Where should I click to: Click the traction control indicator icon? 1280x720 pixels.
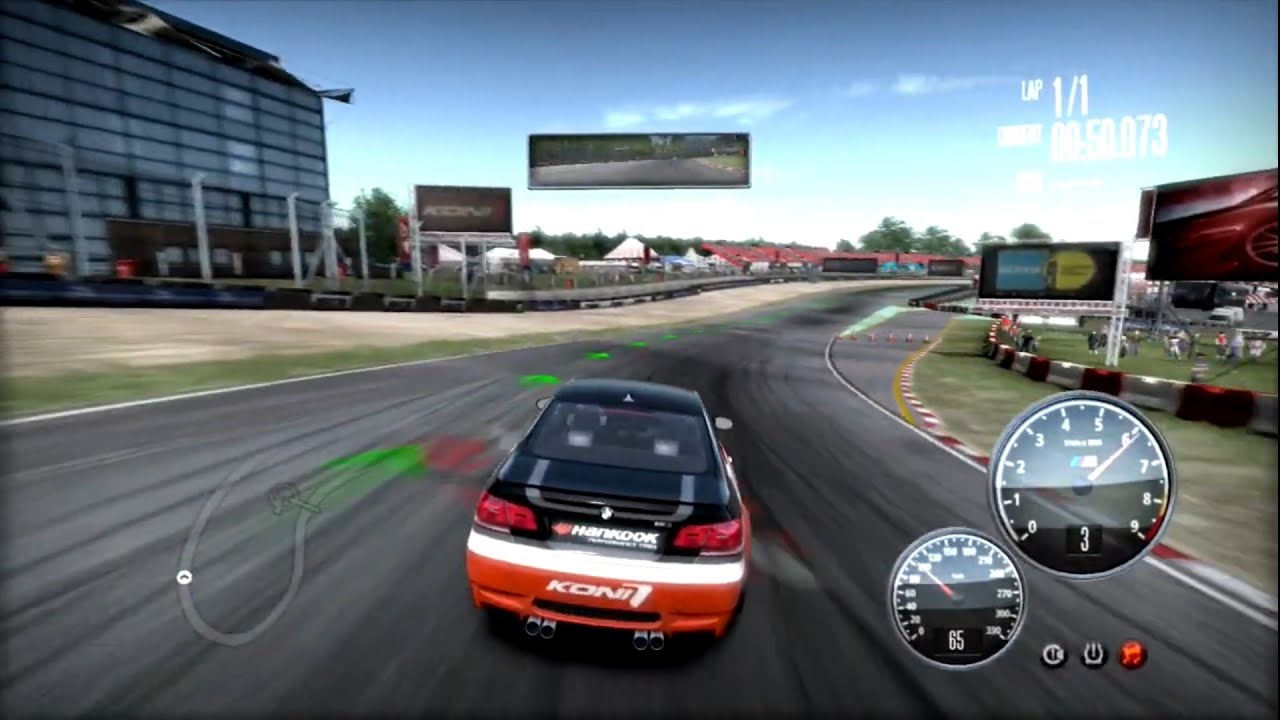click(x=1053, y=653)
